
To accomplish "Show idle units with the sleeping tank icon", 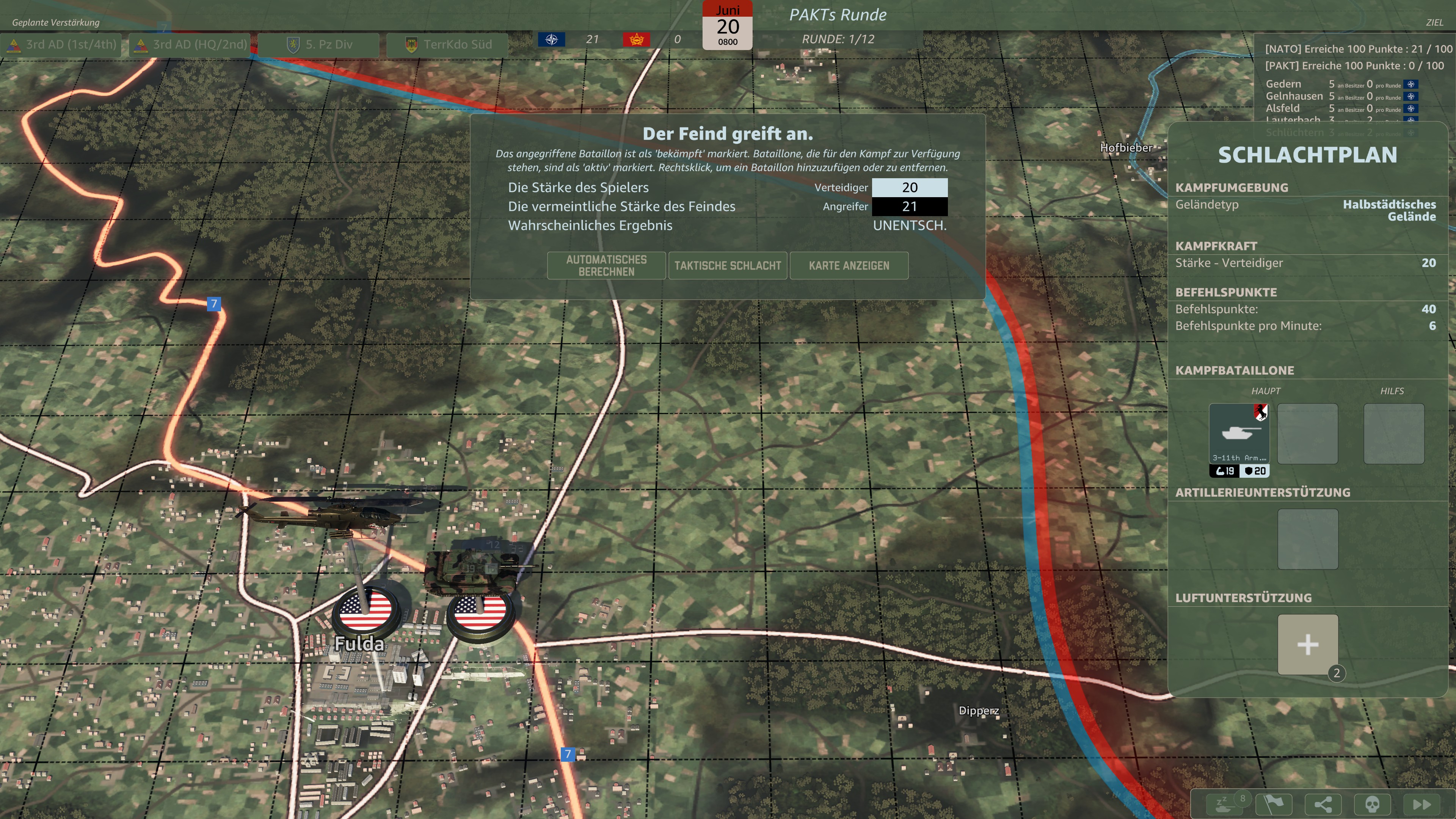I will tap(1224, 804).
